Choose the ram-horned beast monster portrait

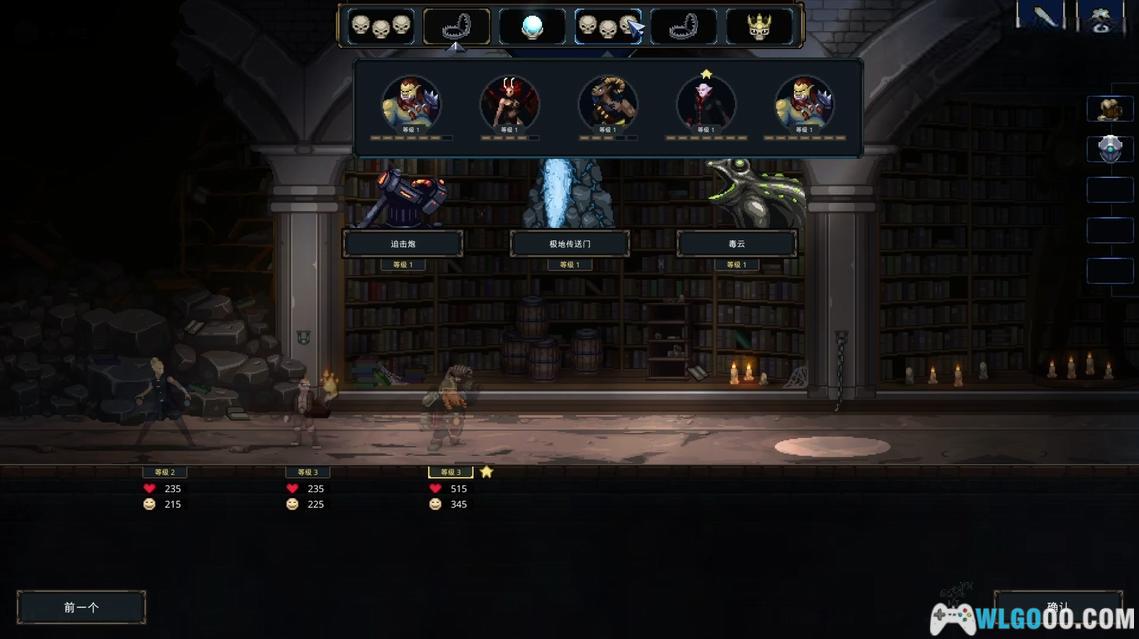click(608, 103)
